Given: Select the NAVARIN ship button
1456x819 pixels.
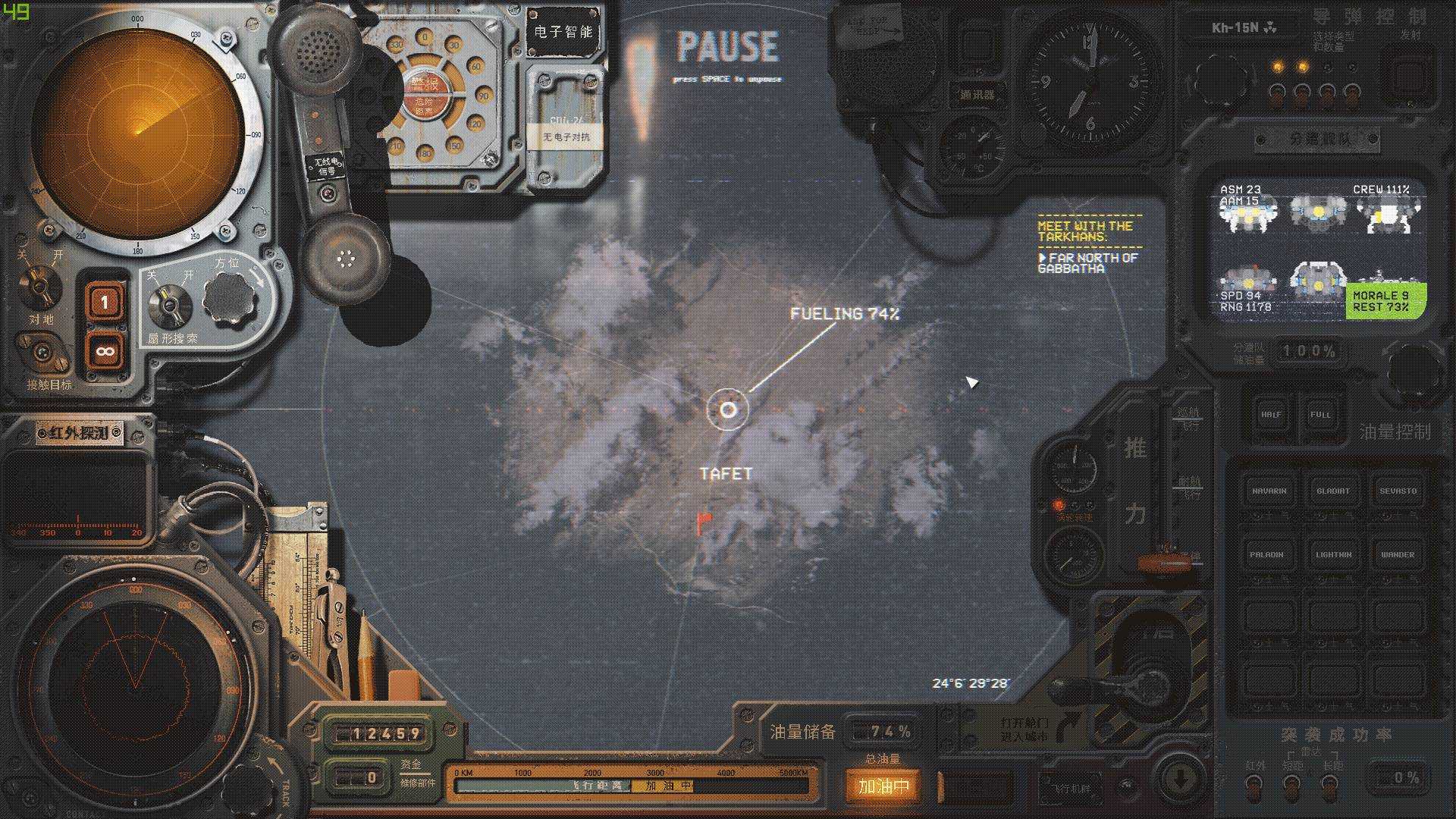Looking at the screenshot, I should tap(1269, 491).
